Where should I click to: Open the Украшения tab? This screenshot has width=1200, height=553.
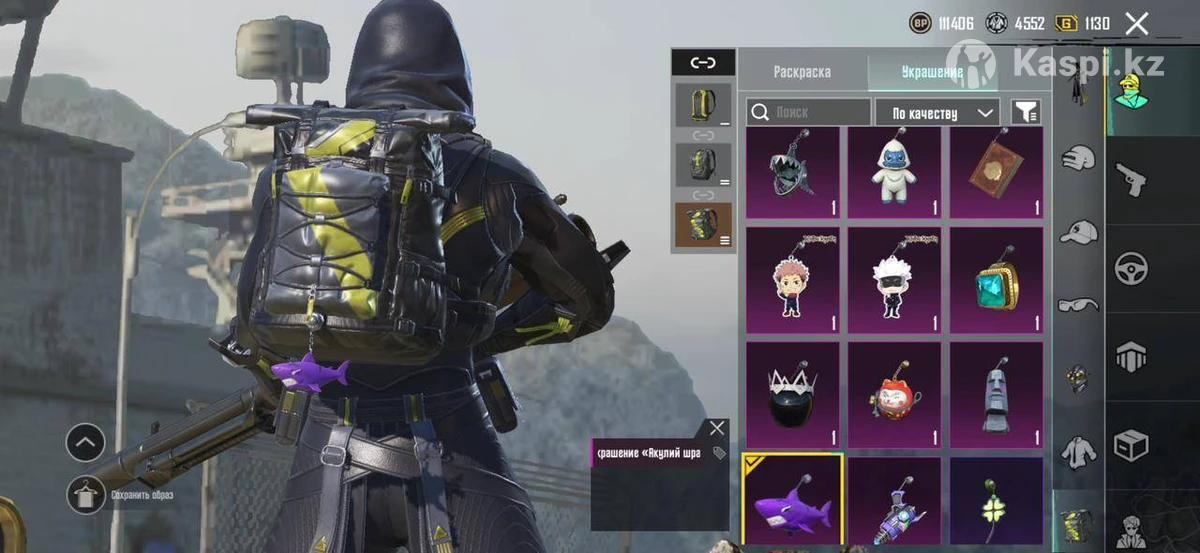(931, 72)
